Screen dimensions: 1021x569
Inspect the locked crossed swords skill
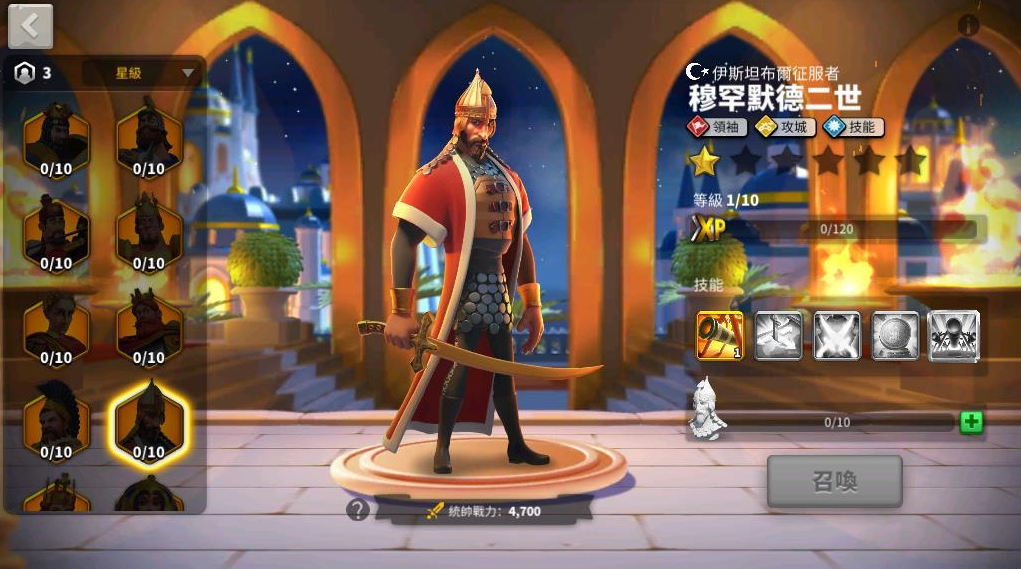(837, 336)
